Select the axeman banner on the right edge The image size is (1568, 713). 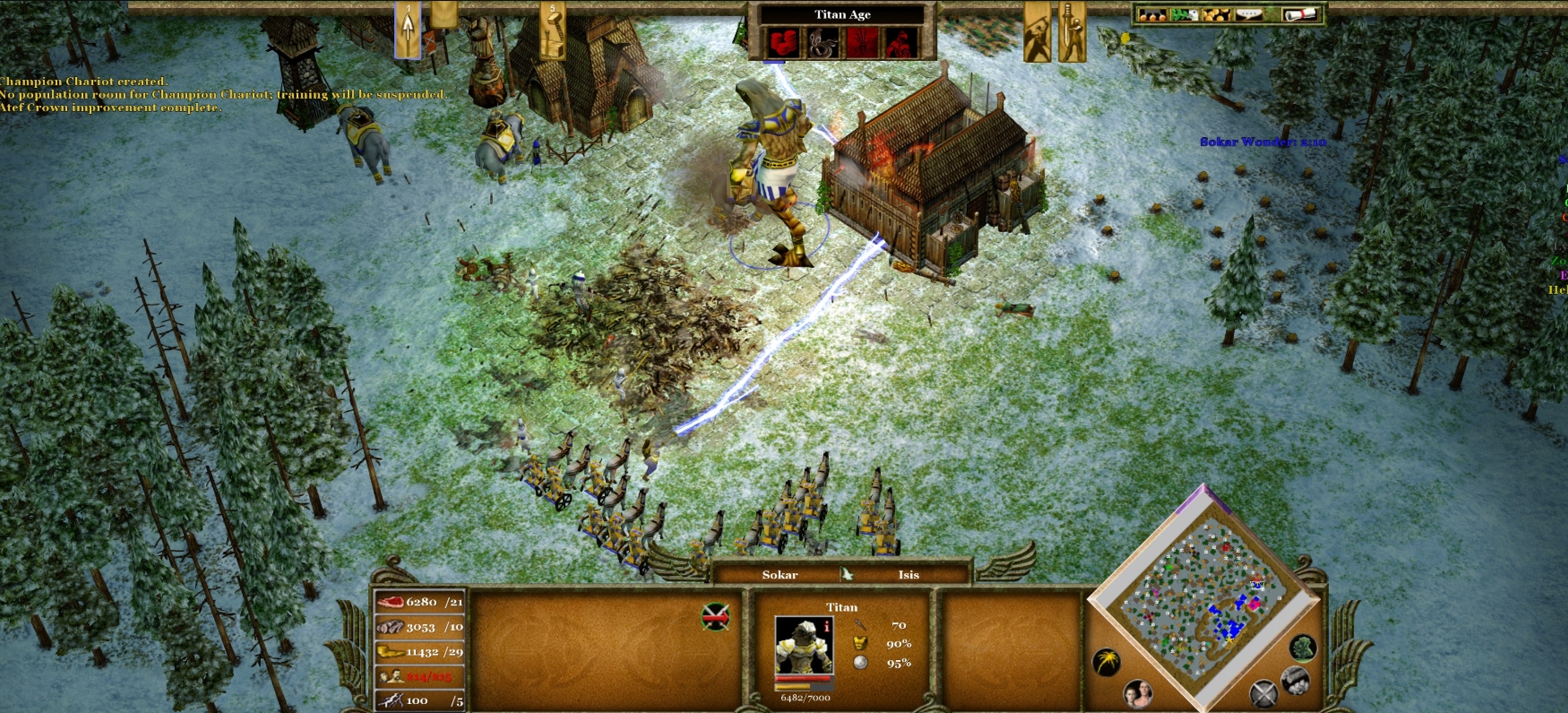[1037, 31]
